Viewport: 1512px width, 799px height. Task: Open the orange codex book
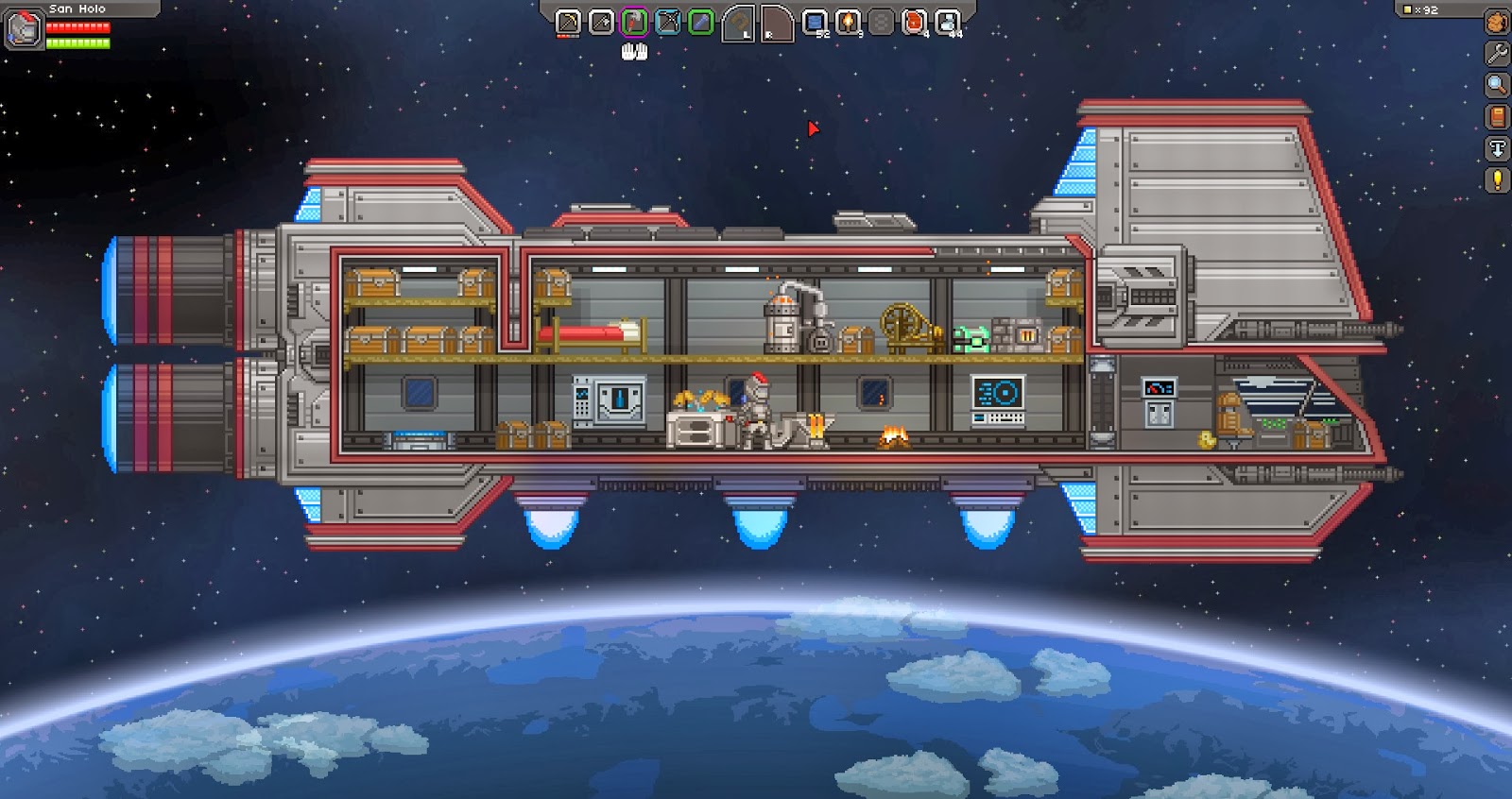[x=1497, y=116]
